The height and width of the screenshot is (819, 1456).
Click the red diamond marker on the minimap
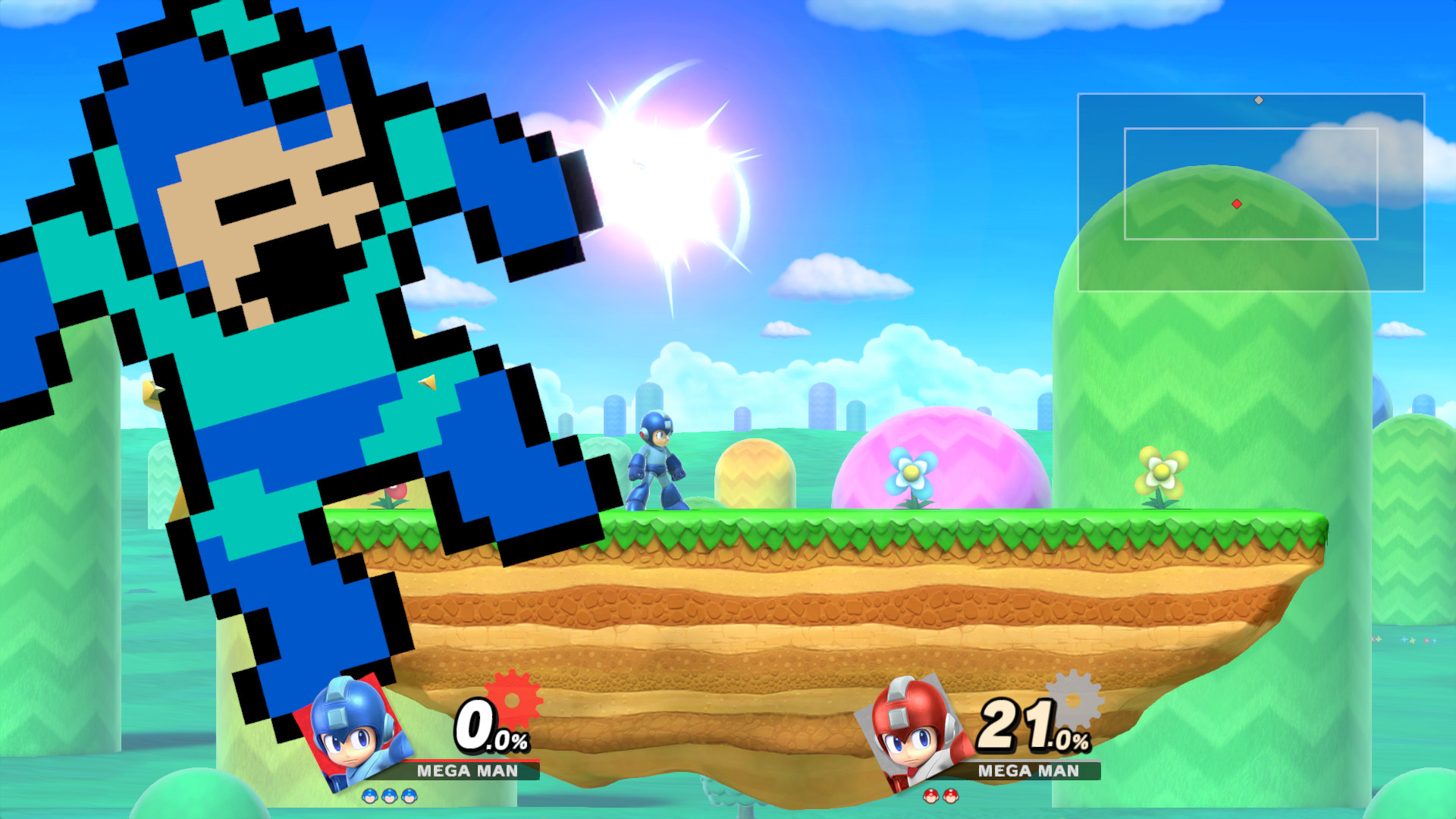(x=1238, y=202)
